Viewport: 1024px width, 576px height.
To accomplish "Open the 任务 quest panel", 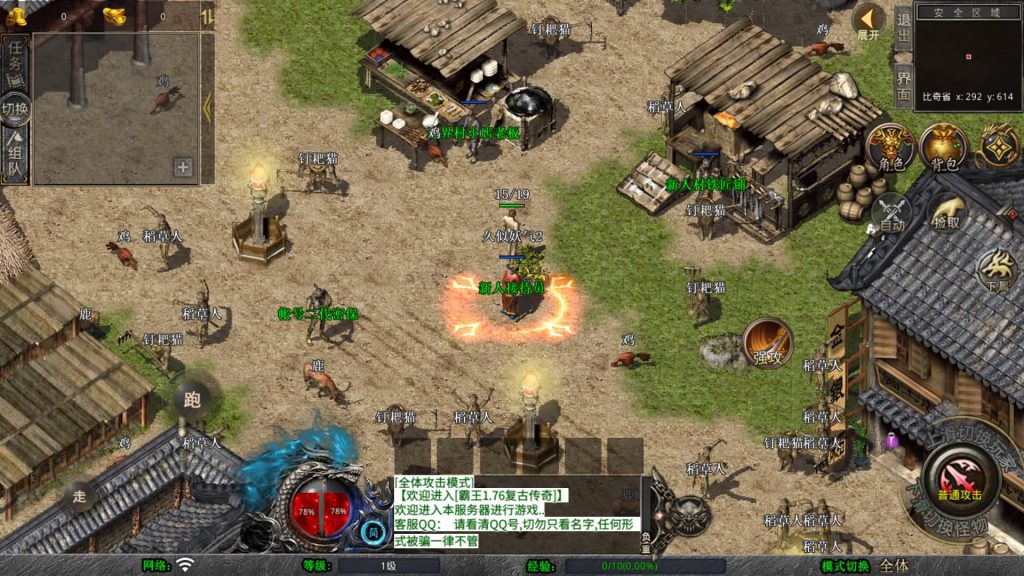I will click(x=16, y=65).
